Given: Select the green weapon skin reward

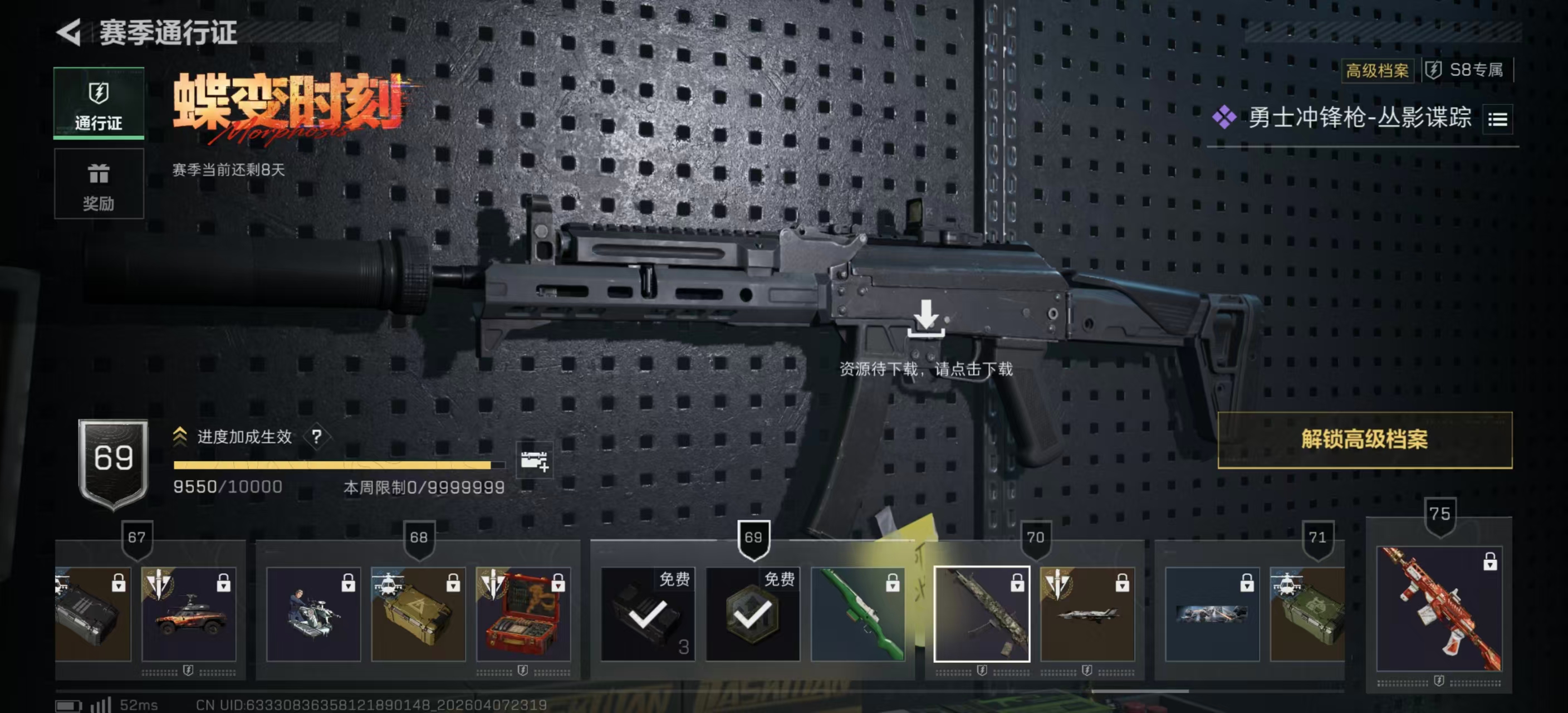Looking at the screenshot, I should click(x=857, y=614).
